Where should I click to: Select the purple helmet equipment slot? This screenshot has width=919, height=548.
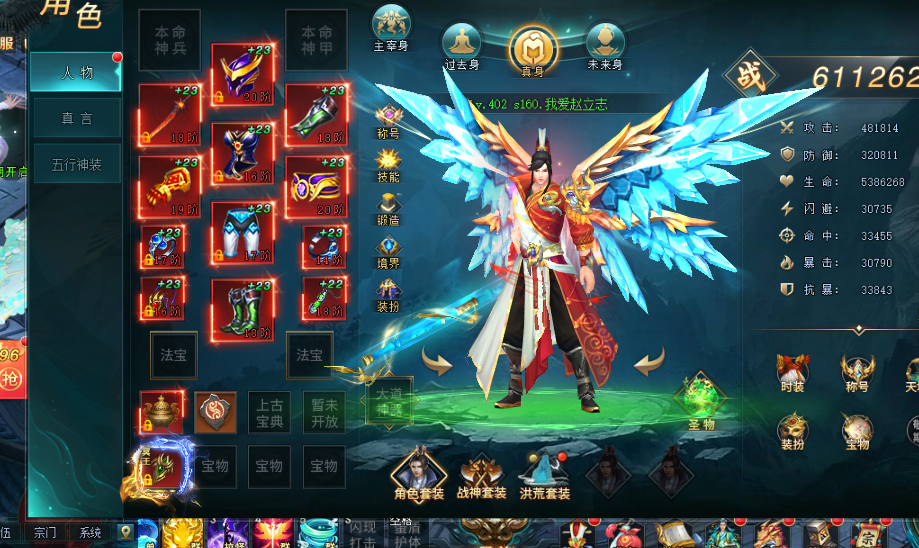(x=243, y=74)
